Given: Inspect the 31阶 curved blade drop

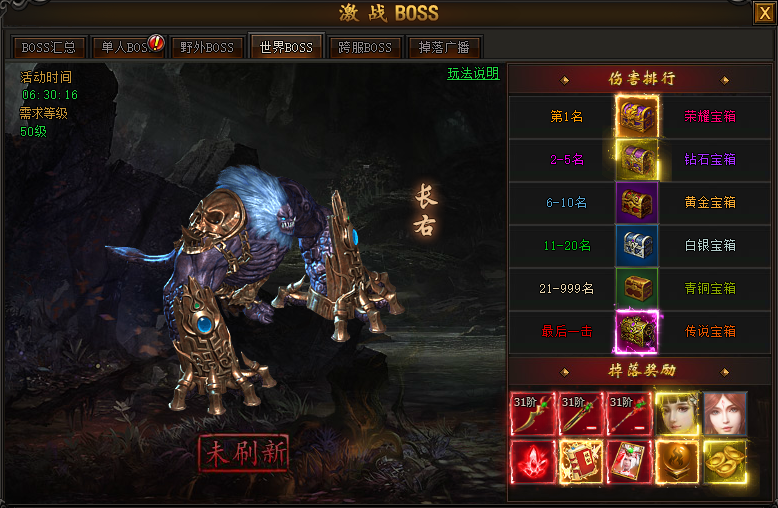Looking at the screenshot, I should pyautogui.click(x=532, y=414).
